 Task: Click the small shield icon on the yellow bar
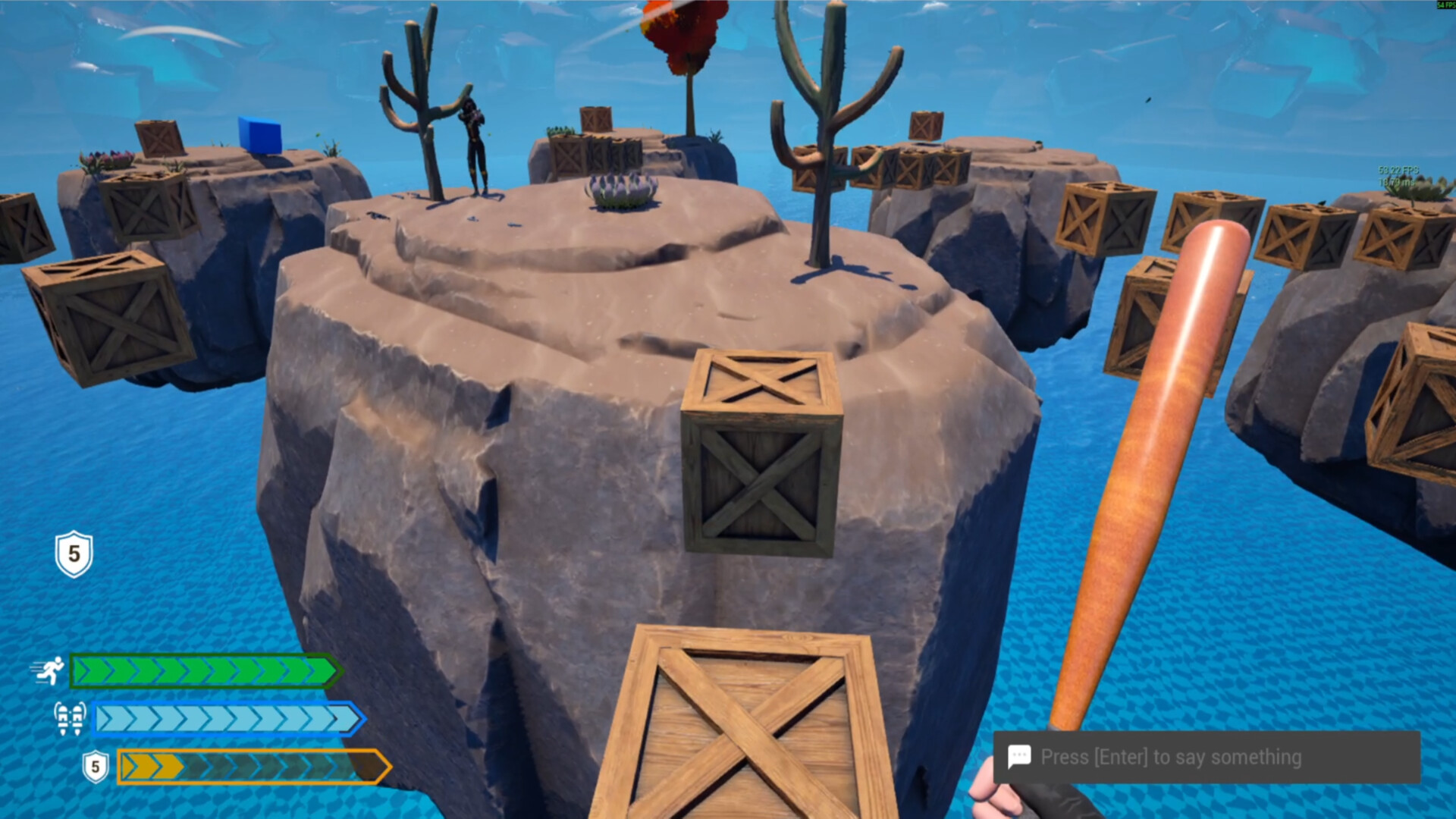coord(95,766)
